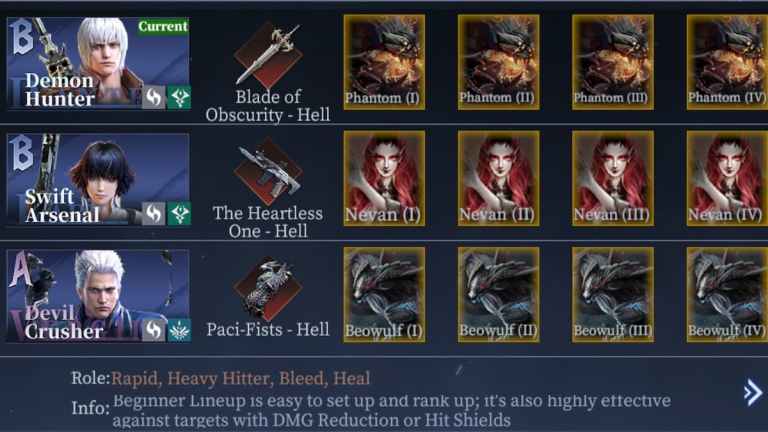Inspect the Nevan (IV) card
The width and height of the screenshot is (768, 432).
727,179
